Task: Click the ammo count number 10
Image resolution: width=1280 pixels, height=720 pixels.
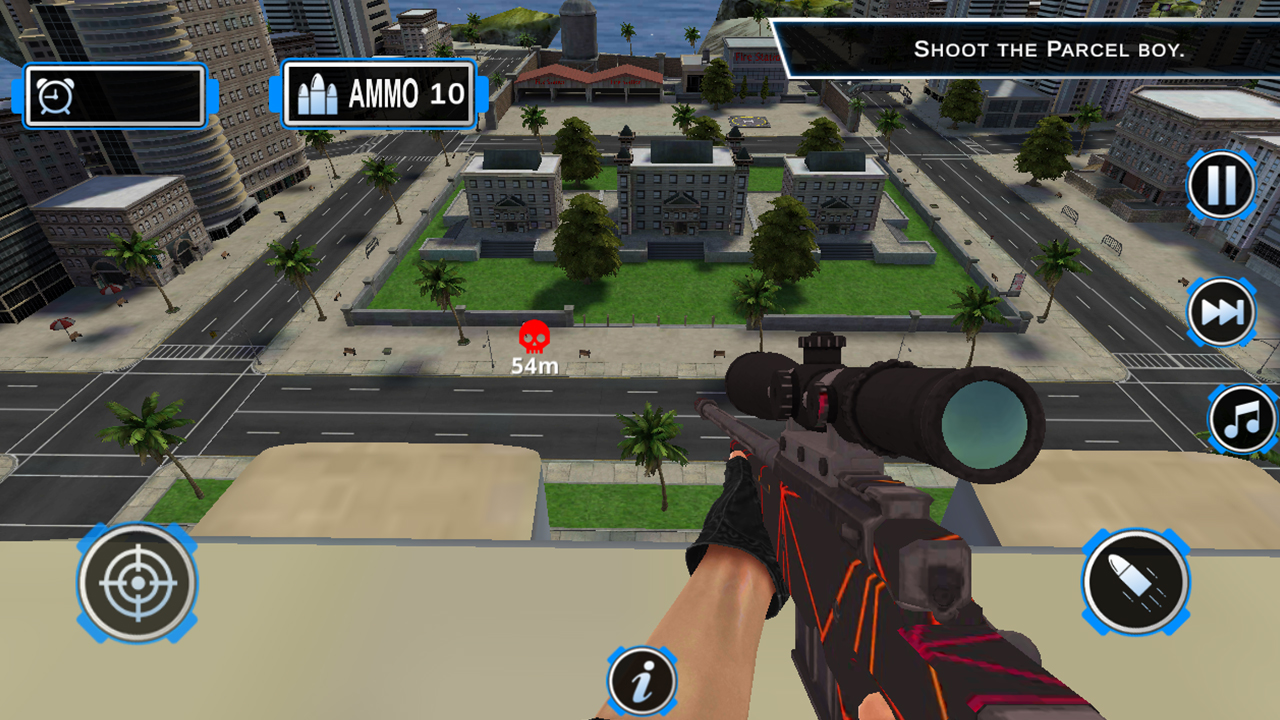Action: 449,93
